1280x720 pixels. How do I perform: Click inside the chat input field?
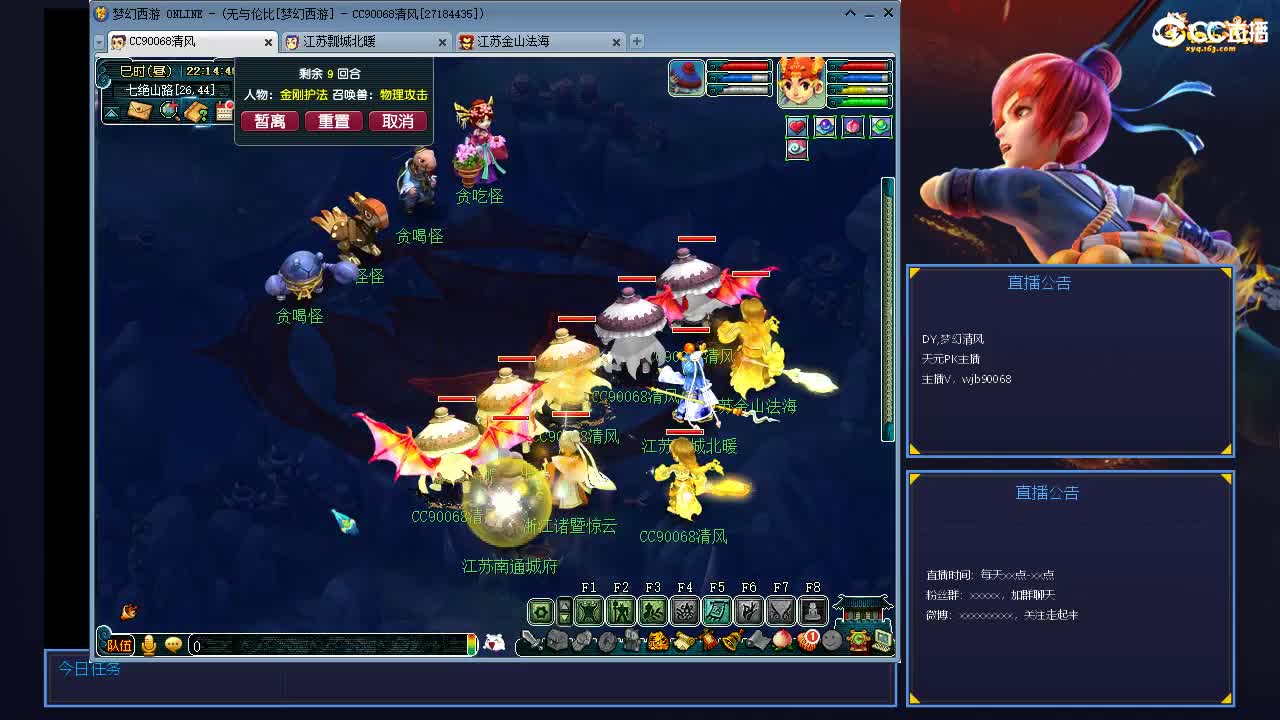[x=320, y=645]
